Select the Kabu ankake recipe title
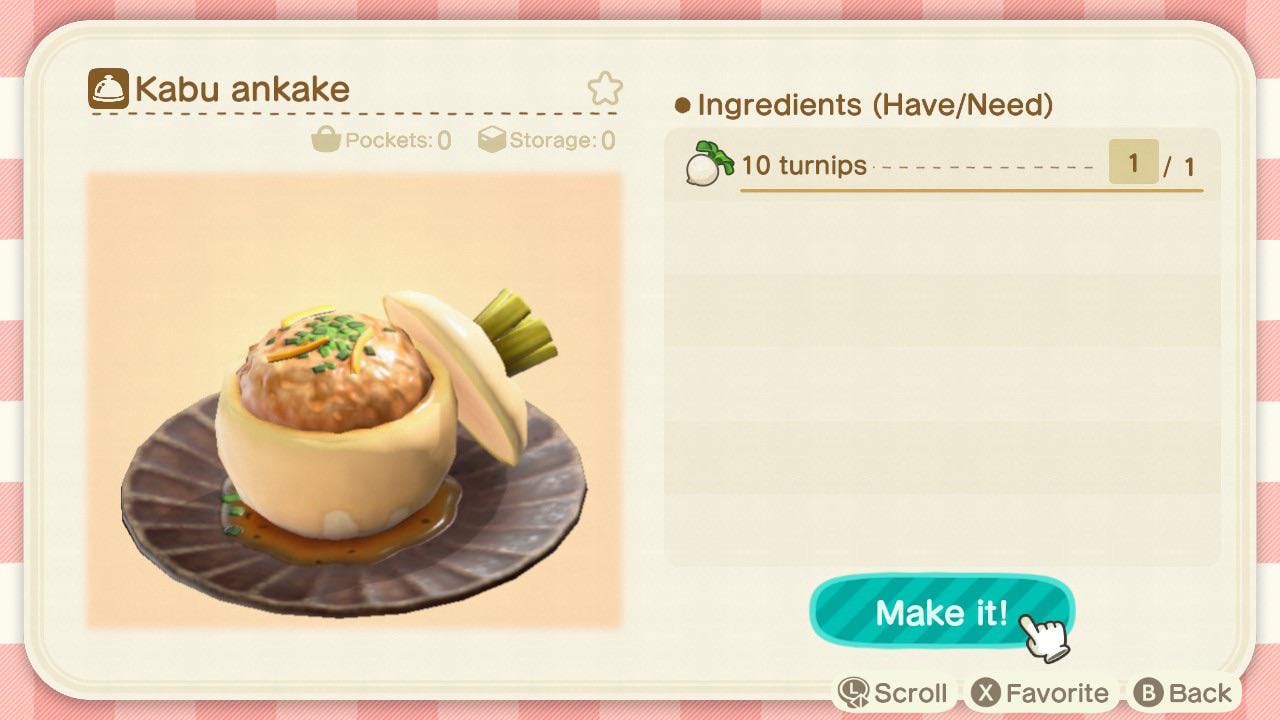 coord(242,89)
